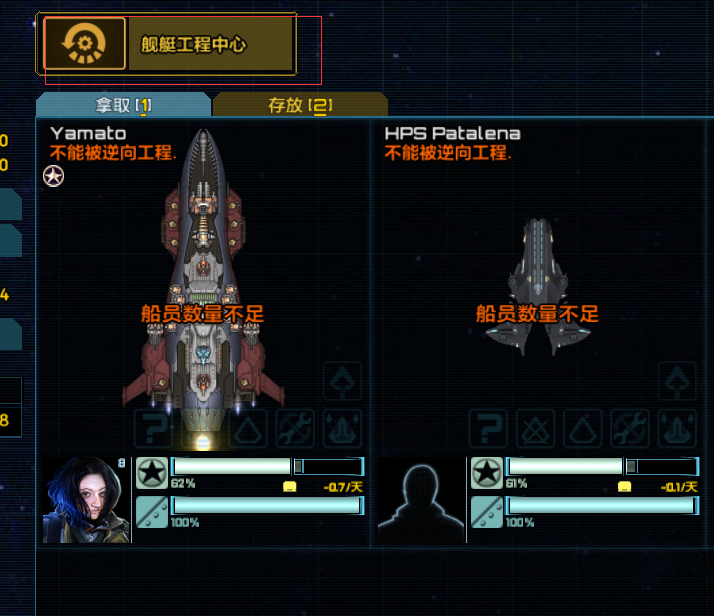Image resolution: width=714 pixels, height=616 pixels.
Task: Click the star badge under Yamato's name
Action: click(x=53, y=177)
